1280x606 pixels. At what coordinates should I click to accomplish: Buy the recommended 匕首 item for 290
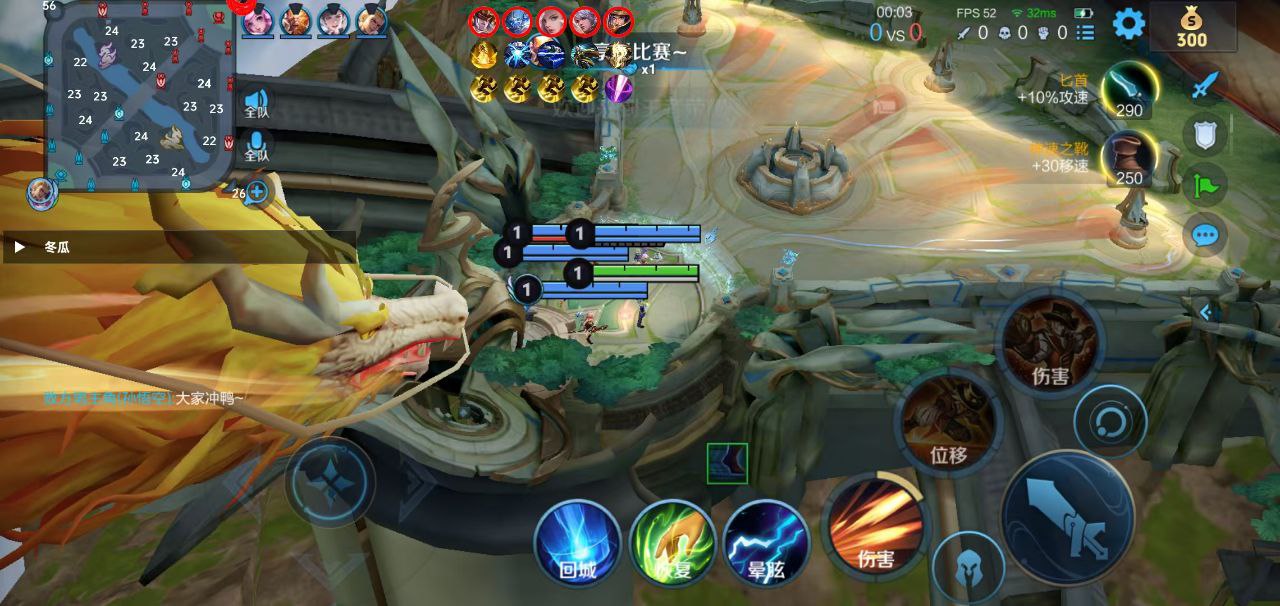[x=1130, y=91]
